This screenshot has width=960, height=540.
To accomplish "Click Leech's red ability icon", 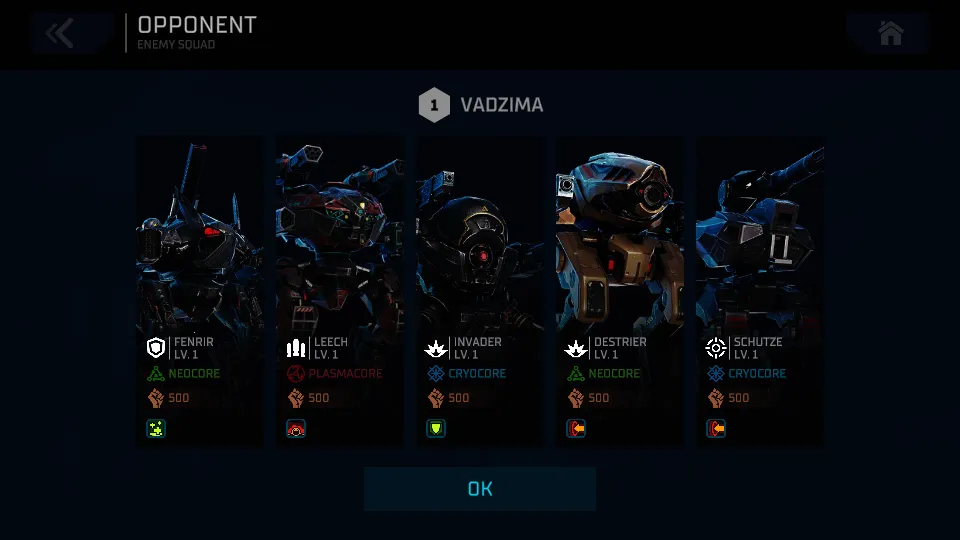I will (x=296, y=429).
